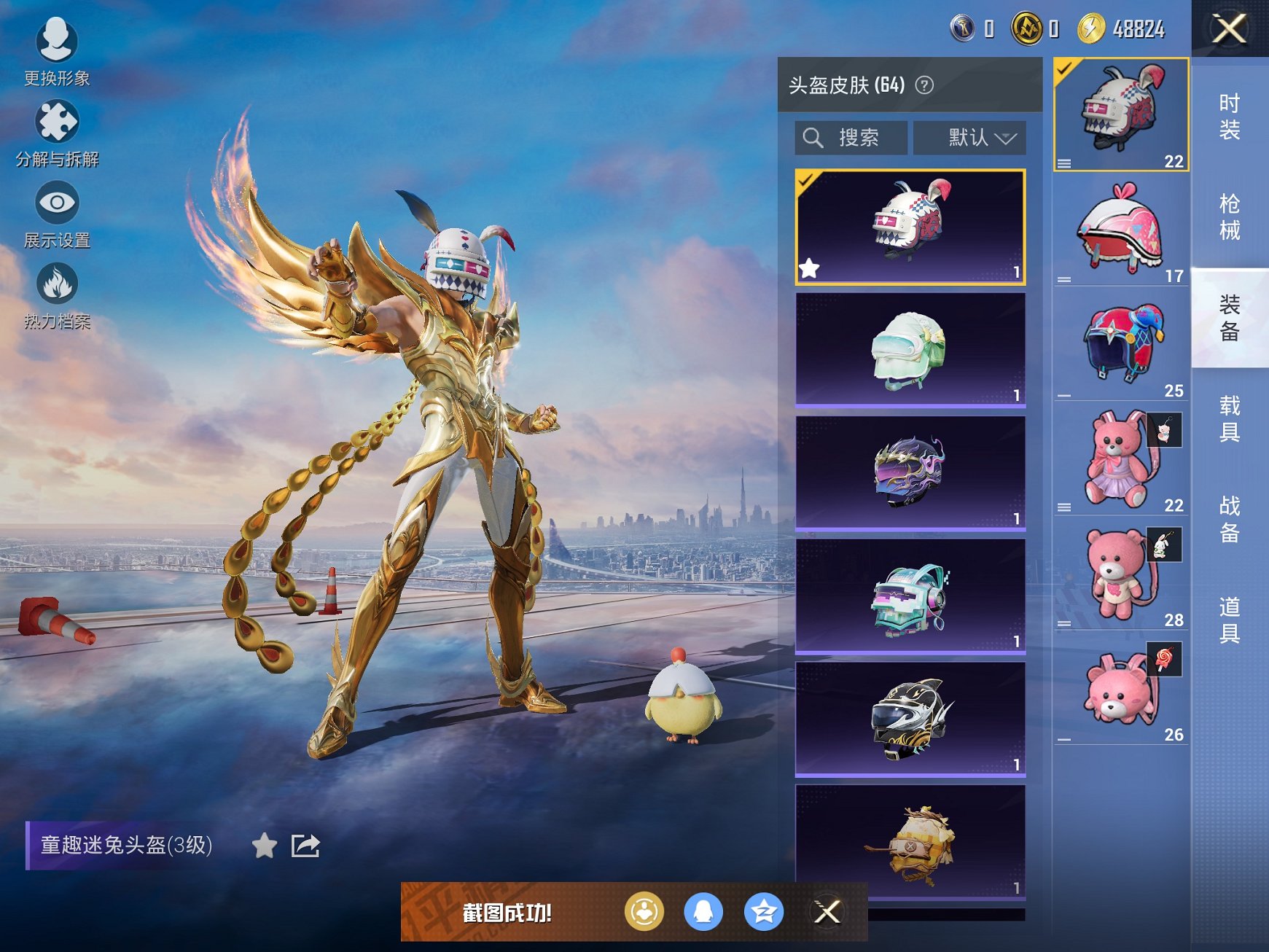Screen dimensions: 1269x952
Task: Open the help question mark next to 头盔皮肤
Action: tap(923, 85)
